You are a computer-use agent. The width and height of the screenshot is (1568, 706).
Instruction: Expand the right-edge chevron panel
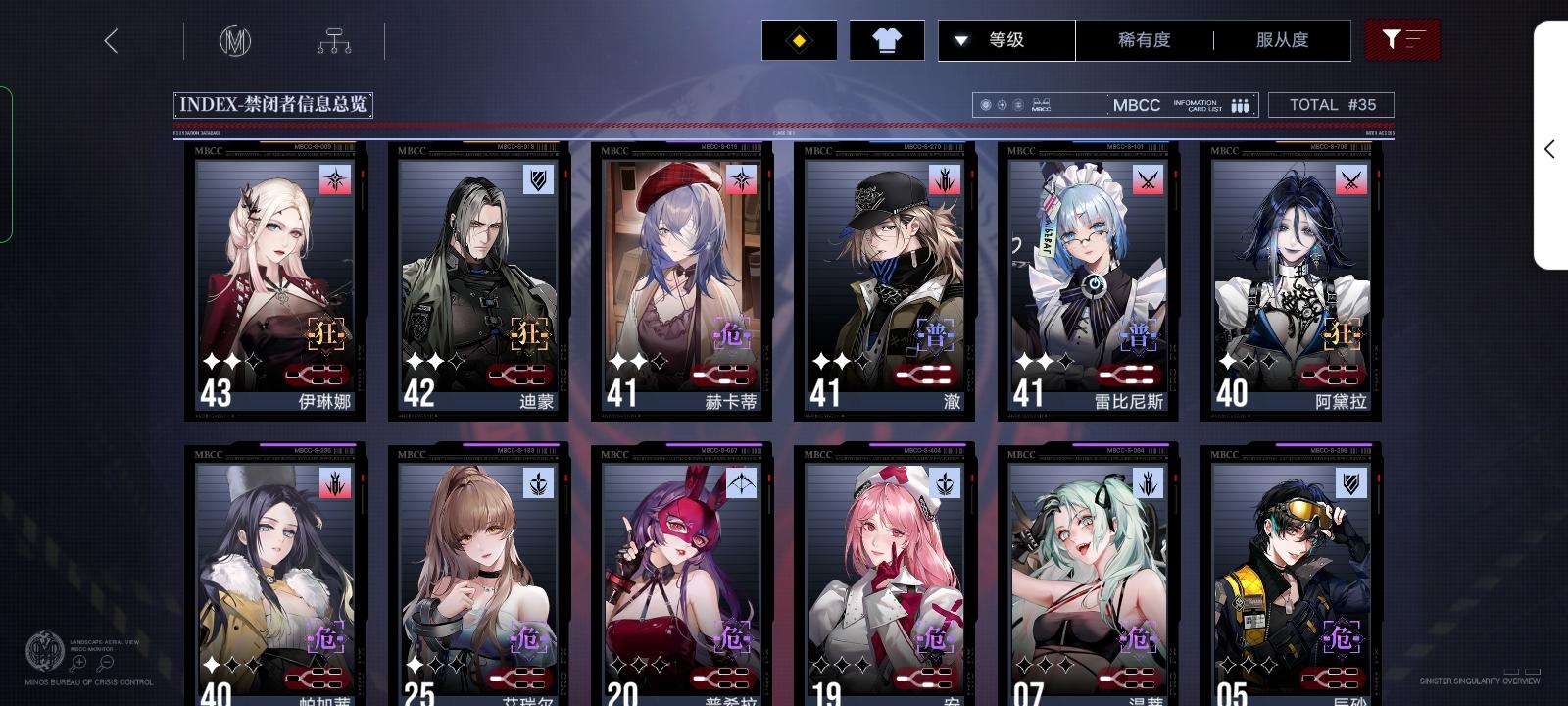pyautogui.click(x=1549, y=149)
